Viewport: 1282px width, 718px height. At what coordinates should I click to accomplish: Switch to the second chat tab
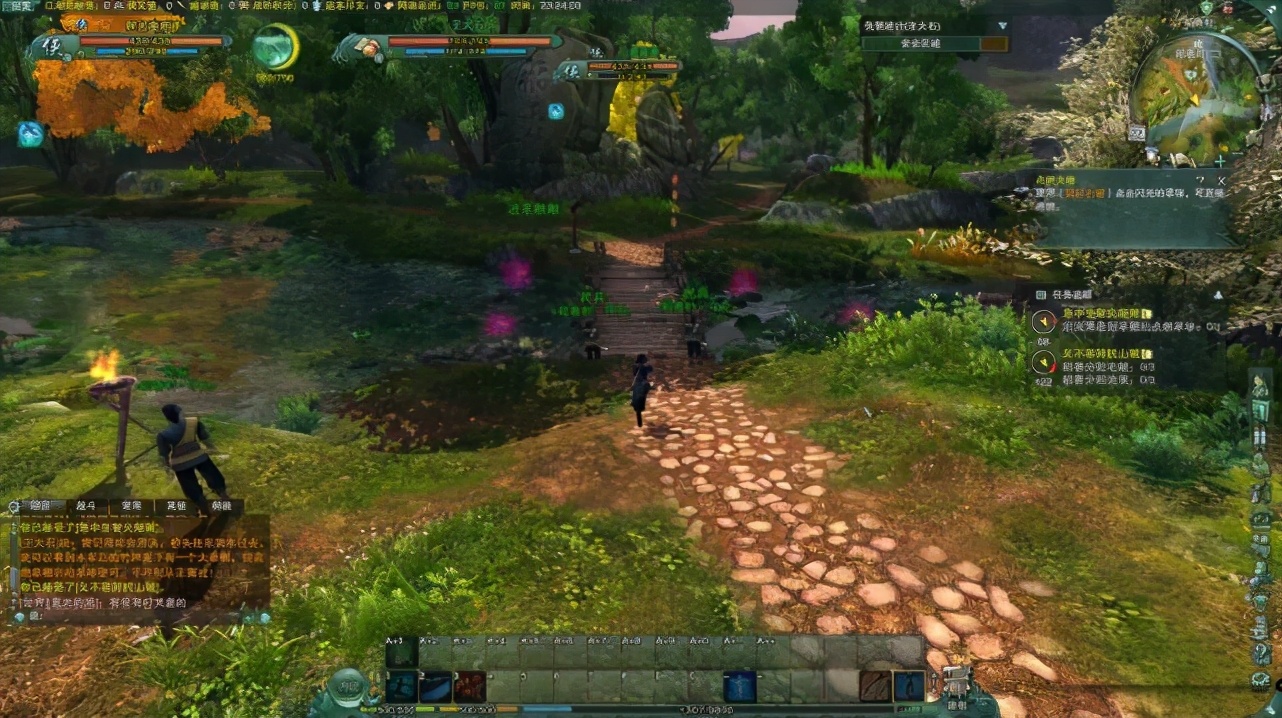tap(85, 507)
